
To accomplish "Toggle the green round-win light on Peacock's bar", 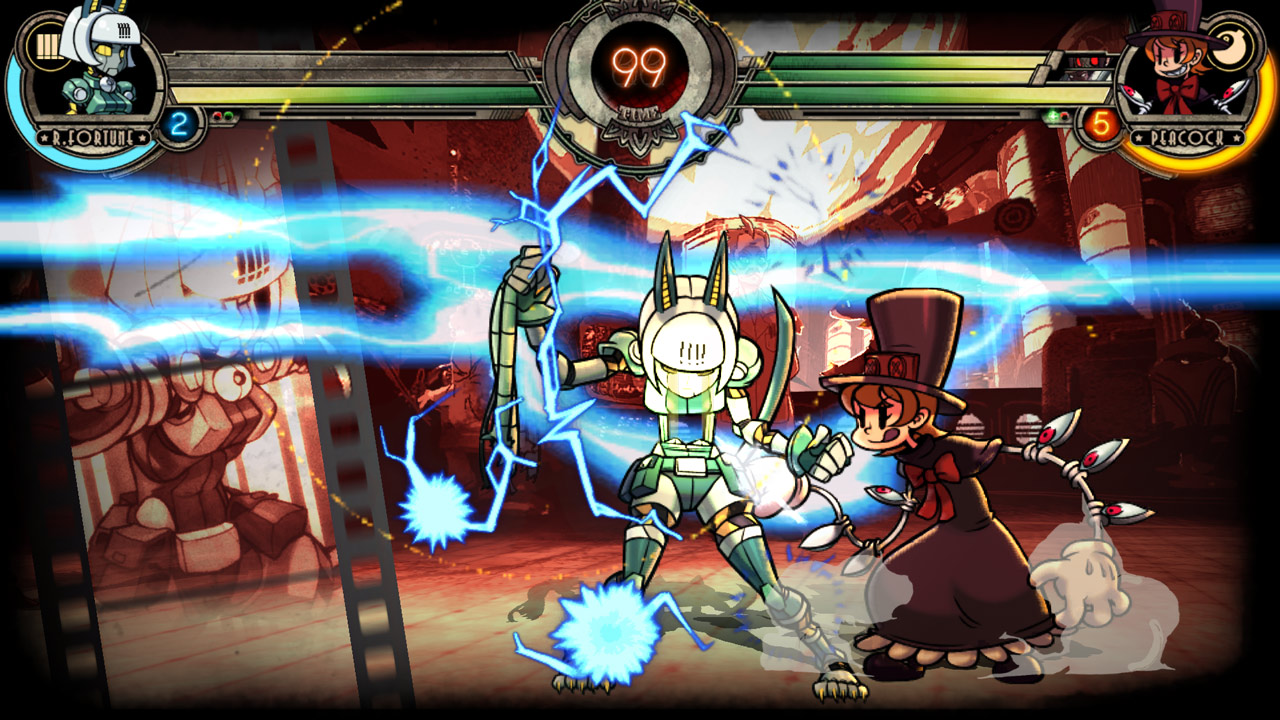I will pyautogui.click(x=1052, y=116).
